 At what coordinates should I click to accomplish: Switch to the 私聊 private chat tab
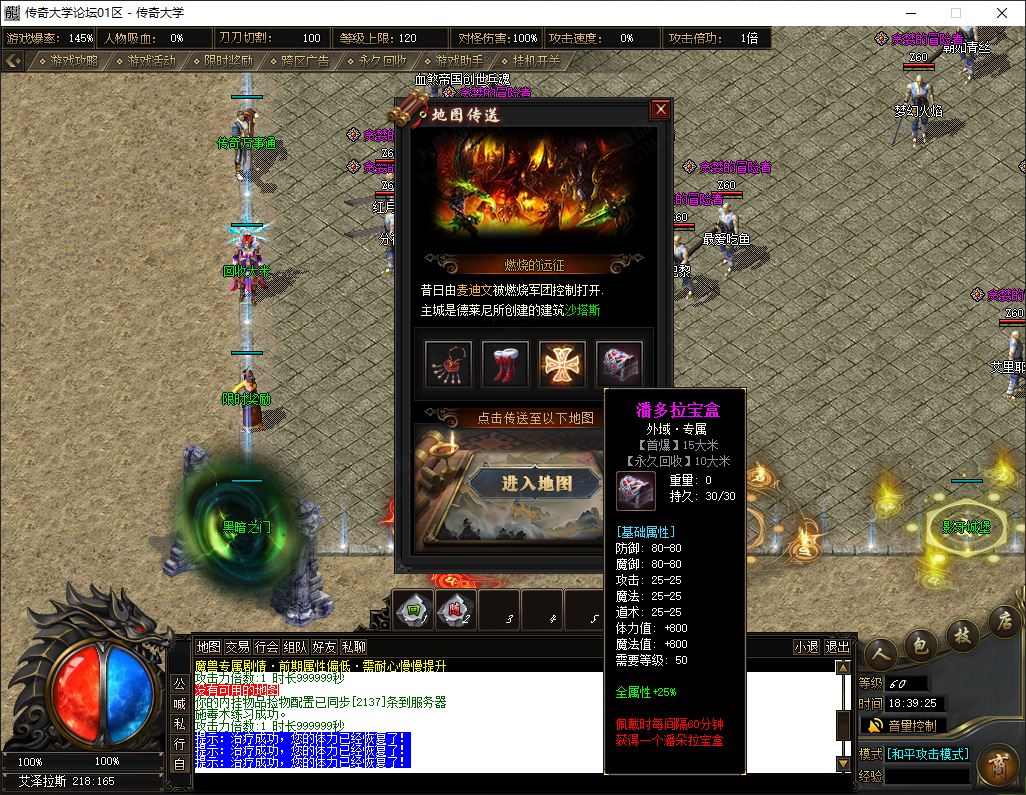[354, 647]
